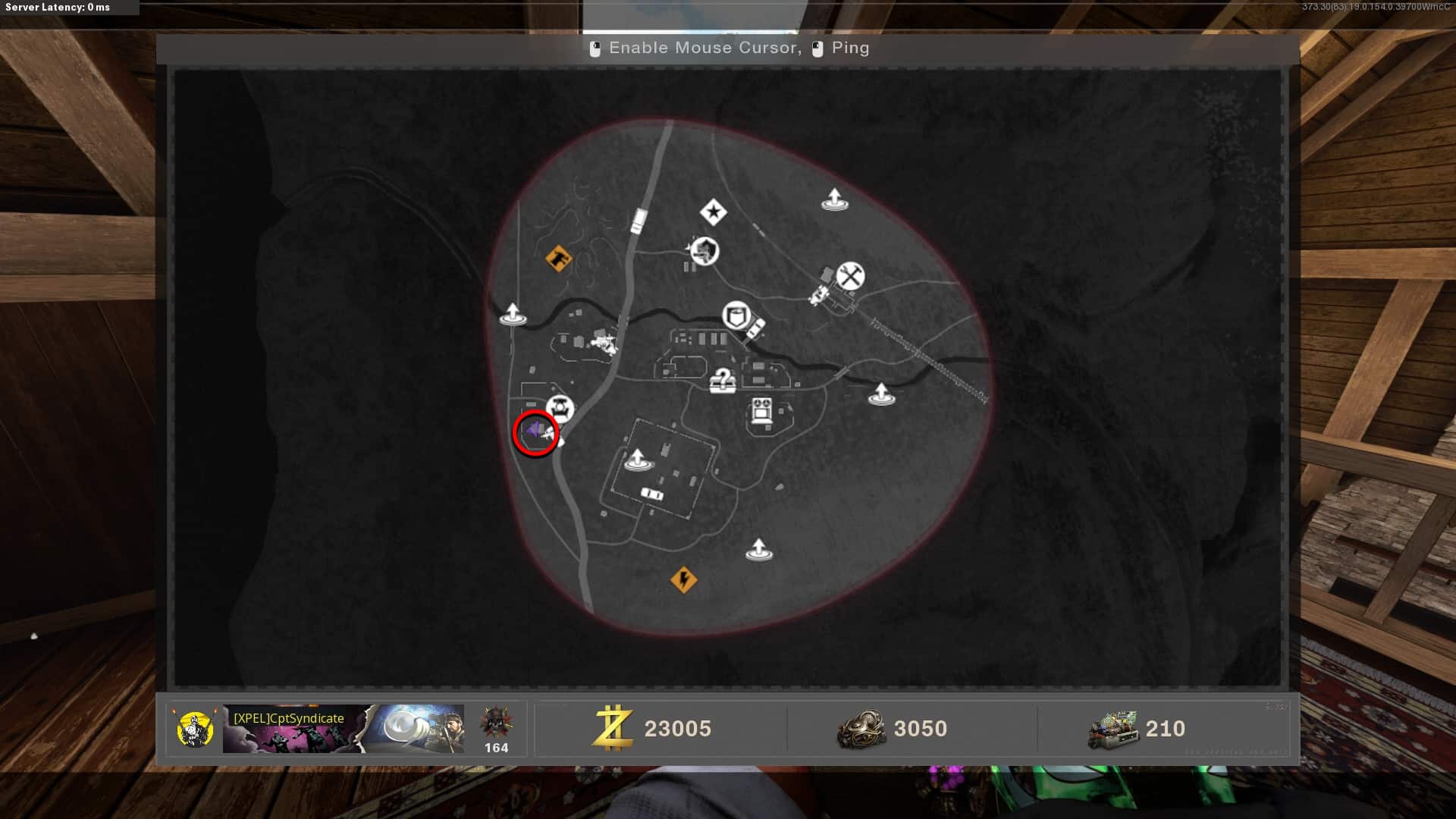Select the white diamond star marker
This screenshot has width=1456, height=819.
point(713,212)
